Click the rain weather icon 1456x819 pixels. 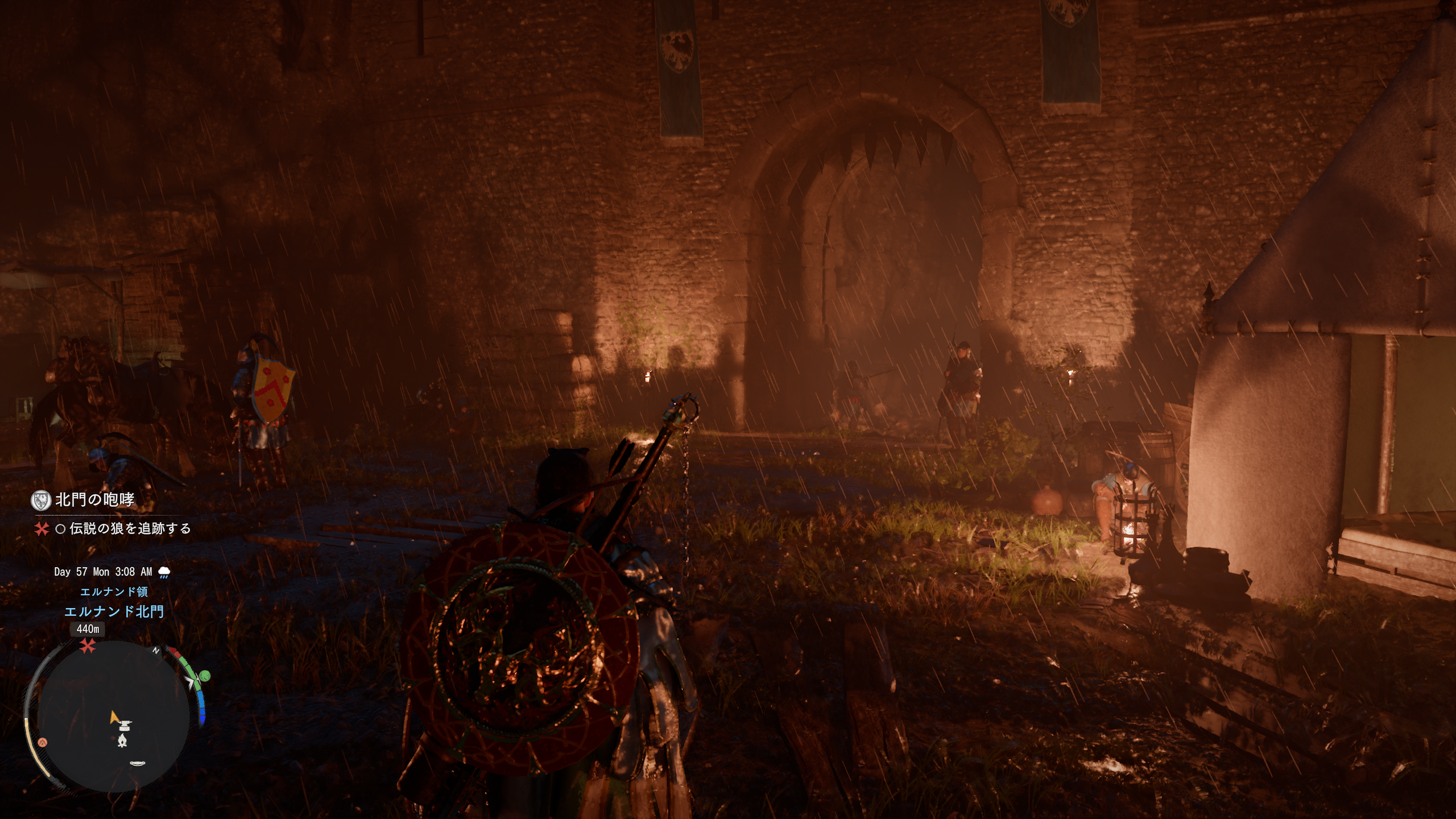164,572
